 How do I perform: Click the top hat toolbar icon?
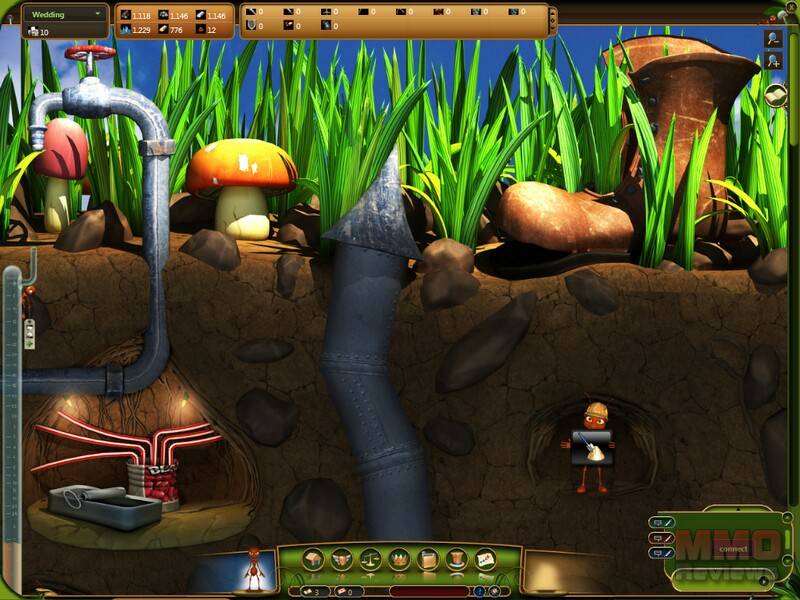coord(457,560)
